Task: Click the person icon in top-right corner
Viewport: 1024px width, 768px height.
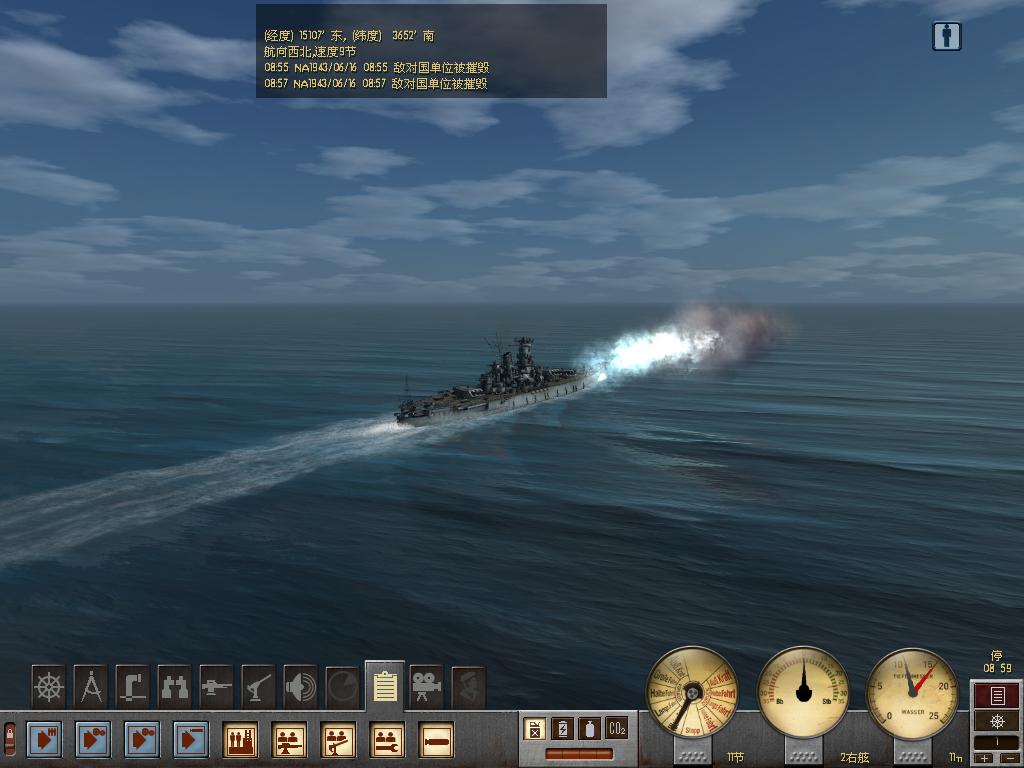Action: click(x=946, y=36)
